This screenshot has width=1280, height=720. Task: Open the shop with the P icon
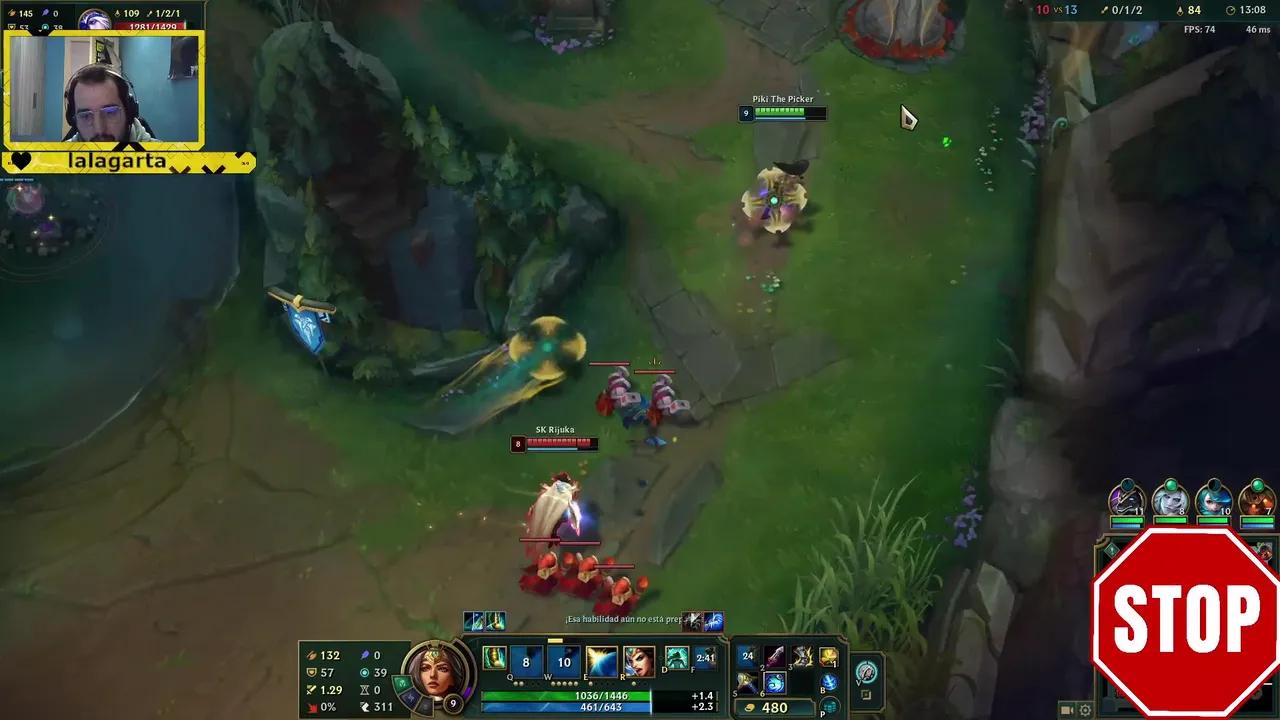coord(830,705)
